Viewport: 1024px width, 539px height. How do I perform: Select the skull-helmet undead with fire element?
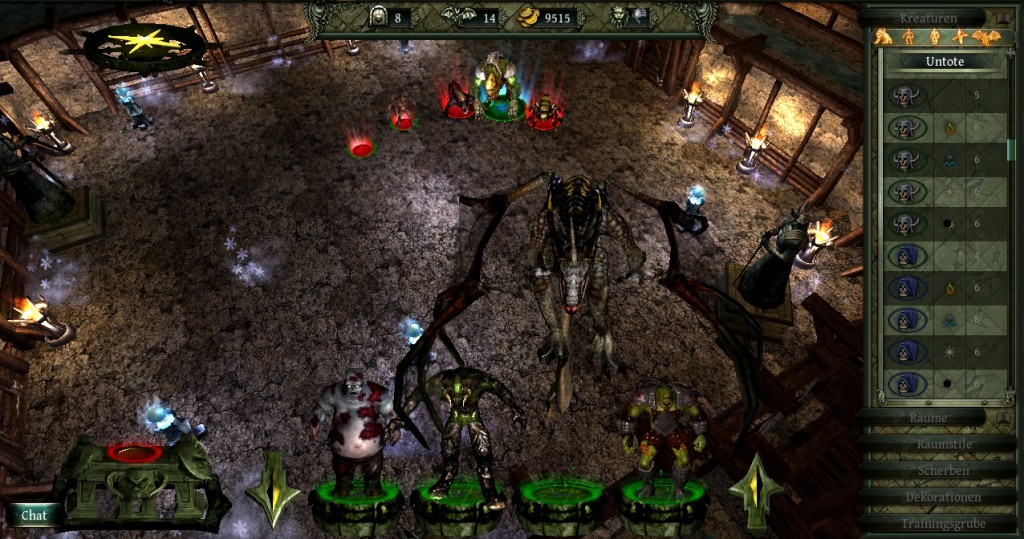[908, 129]
